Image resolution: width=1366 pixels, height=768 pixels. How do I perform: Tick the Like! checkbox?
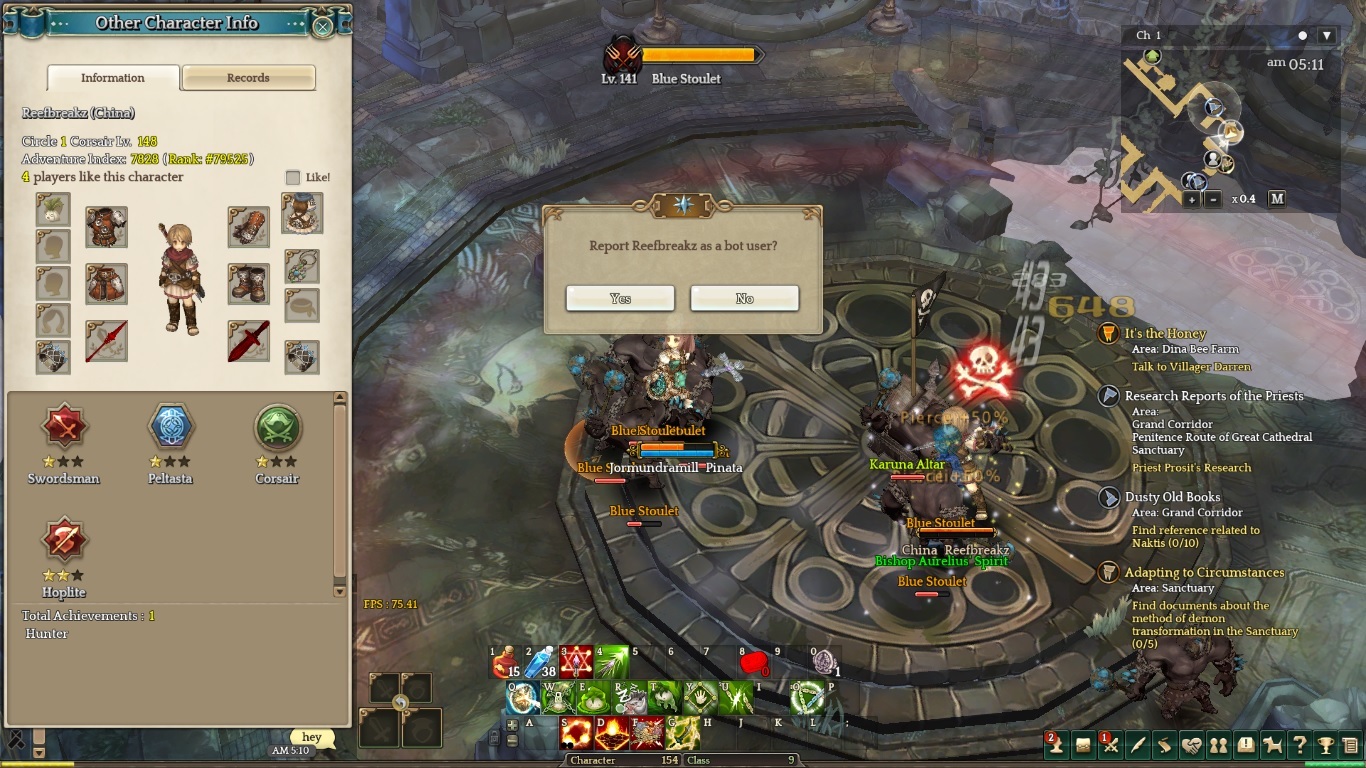[293, 177]
